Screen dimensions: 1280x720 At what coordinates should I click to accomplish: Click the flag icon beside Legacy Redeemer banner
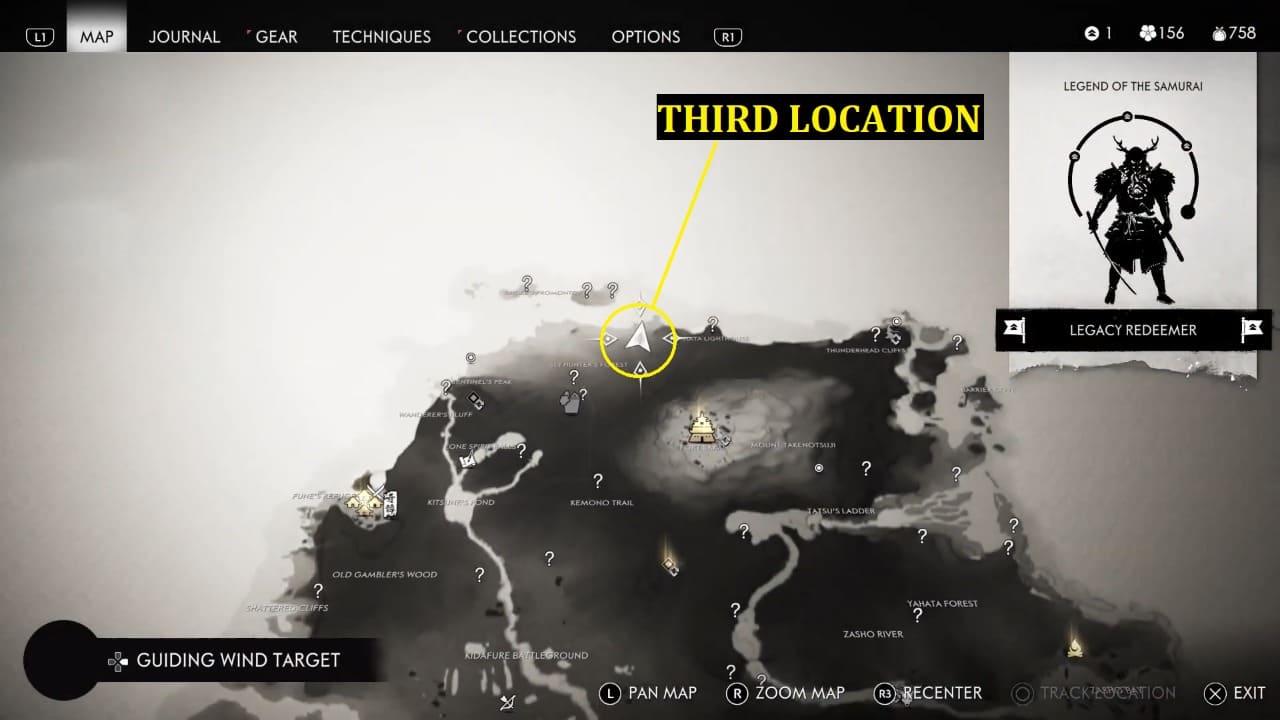pos(1016,330)
